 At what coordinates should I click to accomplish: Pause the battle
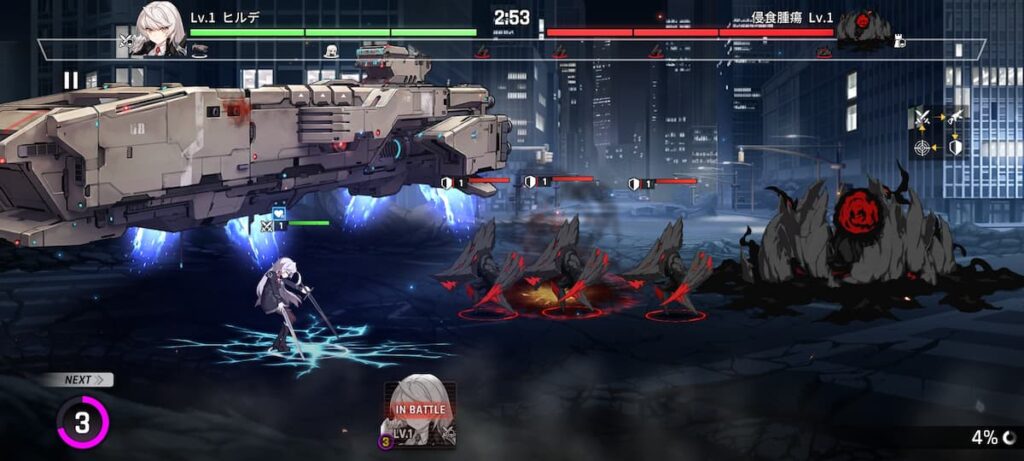[x=71, y=80]
